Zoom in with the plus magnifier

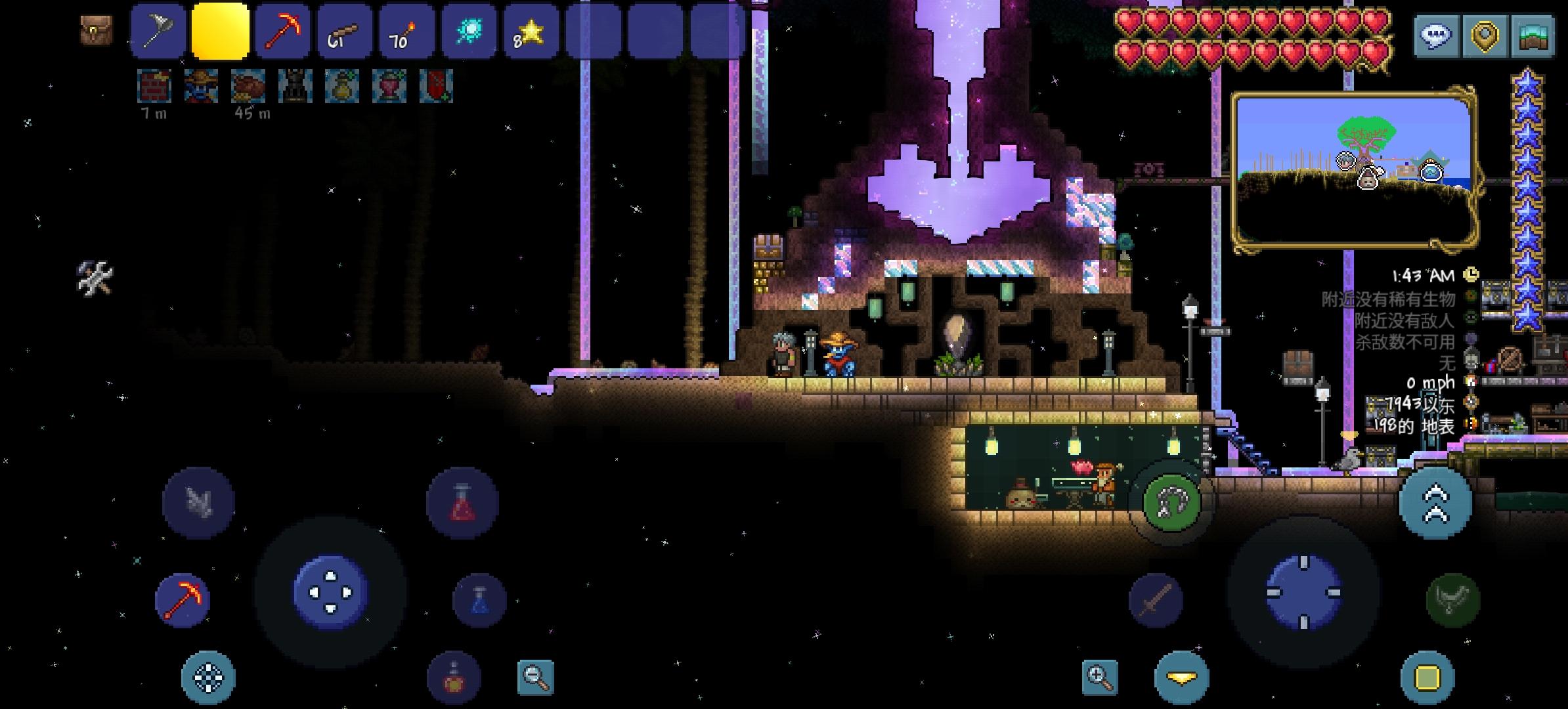pos(1099,677)
